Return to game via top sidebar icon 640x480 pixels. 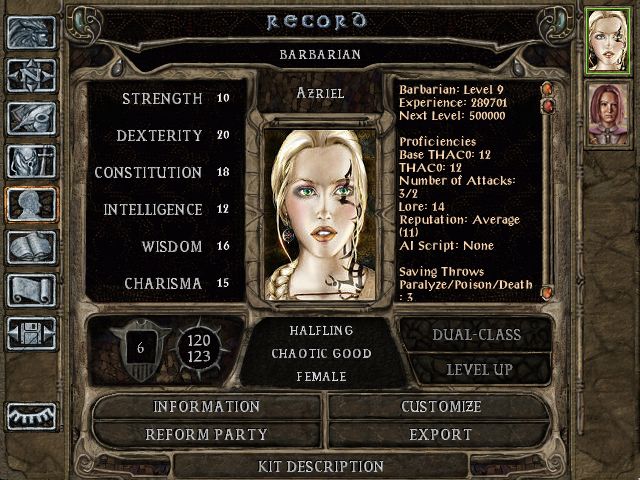tap(31, 32)
